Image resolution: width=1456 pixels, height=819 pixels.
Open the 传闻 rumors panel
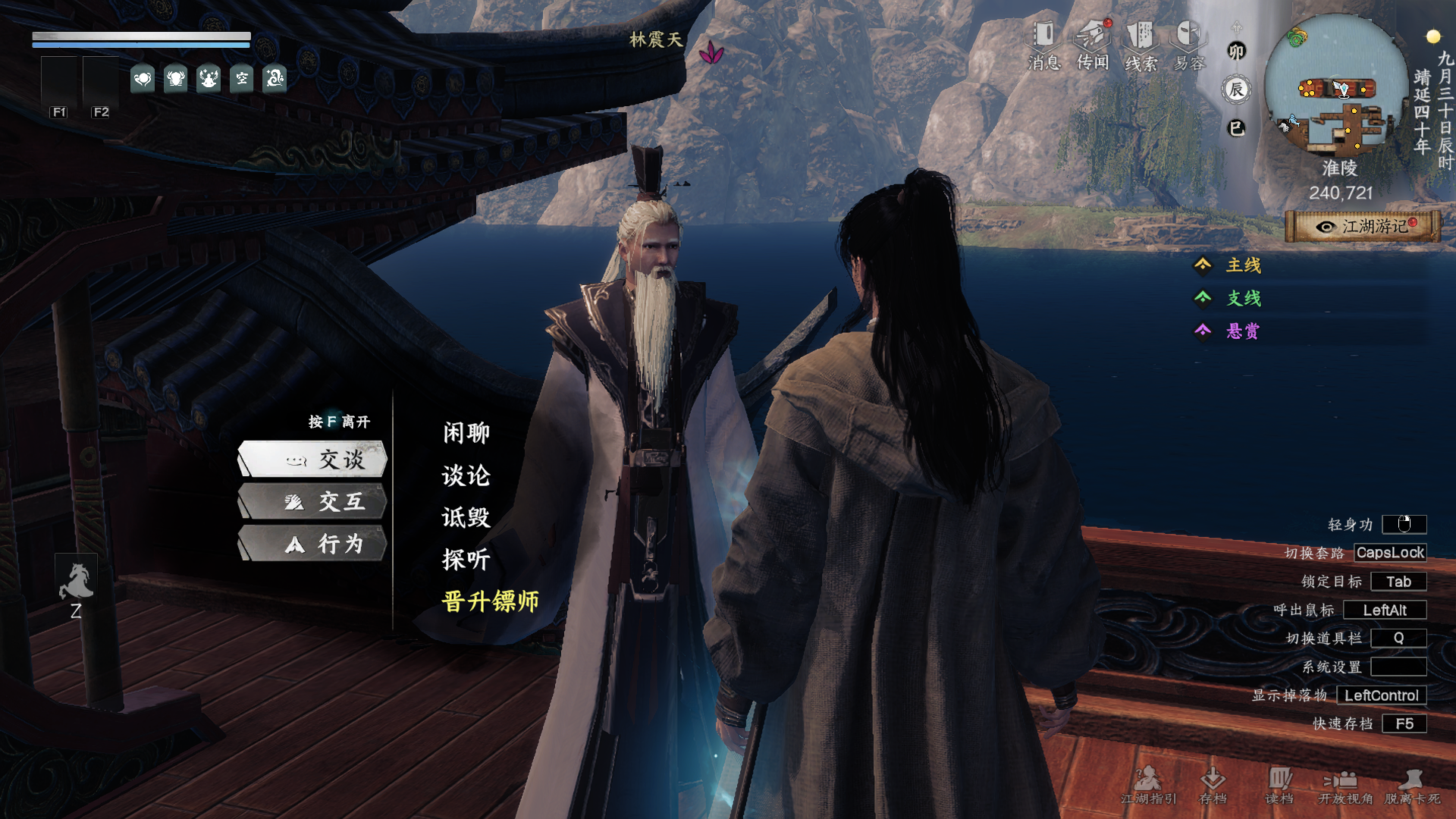pyautogui.click(x=1093, y=45)
